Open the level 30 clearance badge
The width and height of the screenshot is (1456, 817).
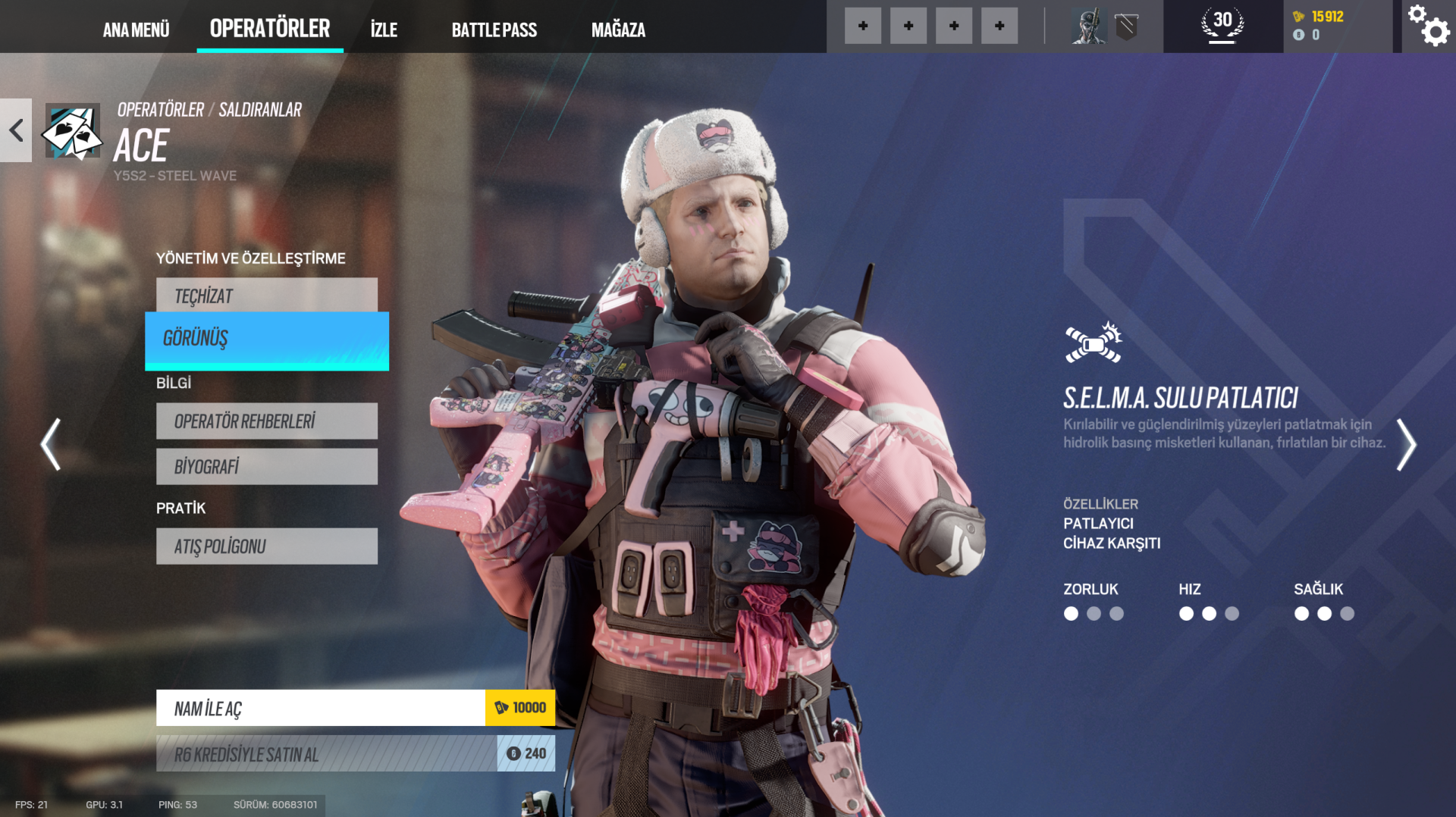click(1222, 25)
